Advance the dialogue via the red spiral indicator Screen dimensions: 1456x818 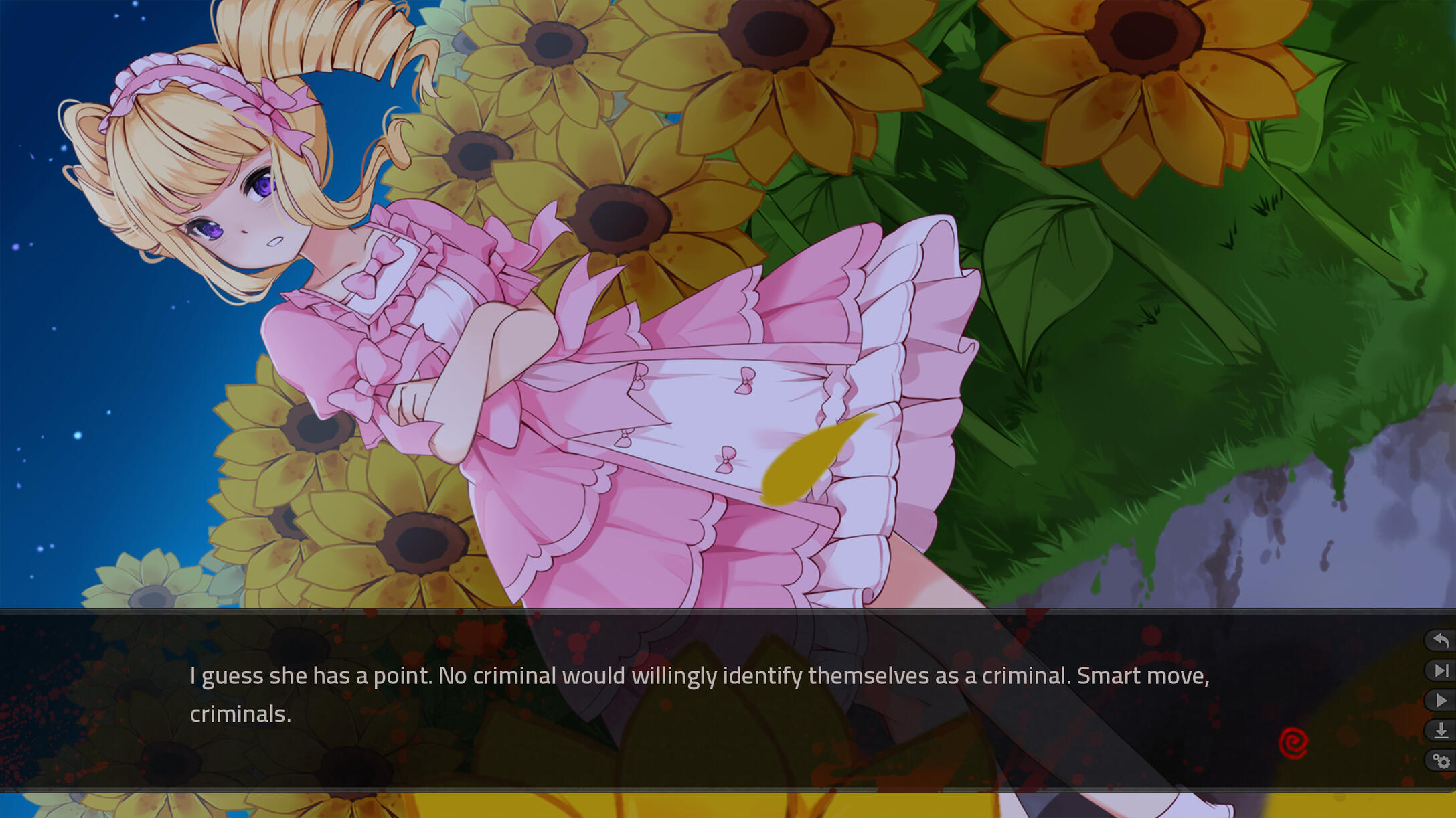click(x=1293, y=743)
